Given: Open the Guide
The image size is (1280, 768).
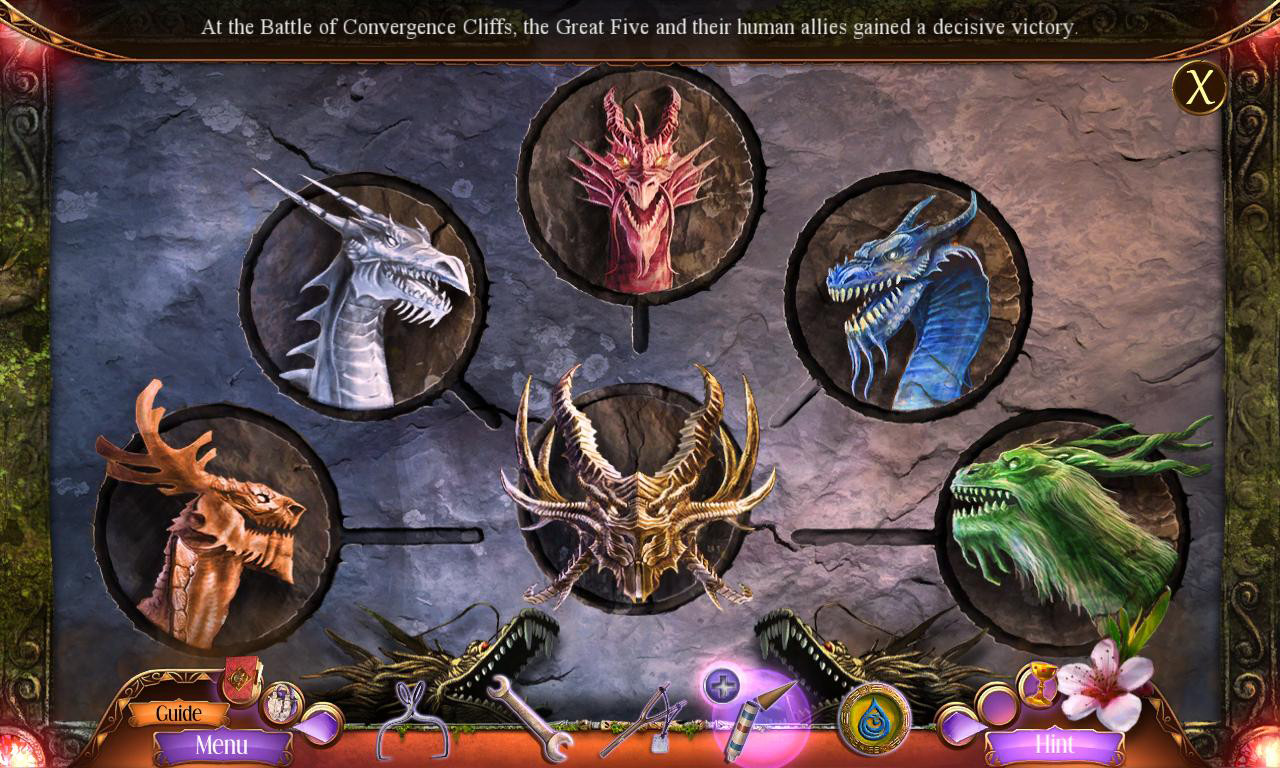Looking at the screenshot, I should click(x=180, y=713).
